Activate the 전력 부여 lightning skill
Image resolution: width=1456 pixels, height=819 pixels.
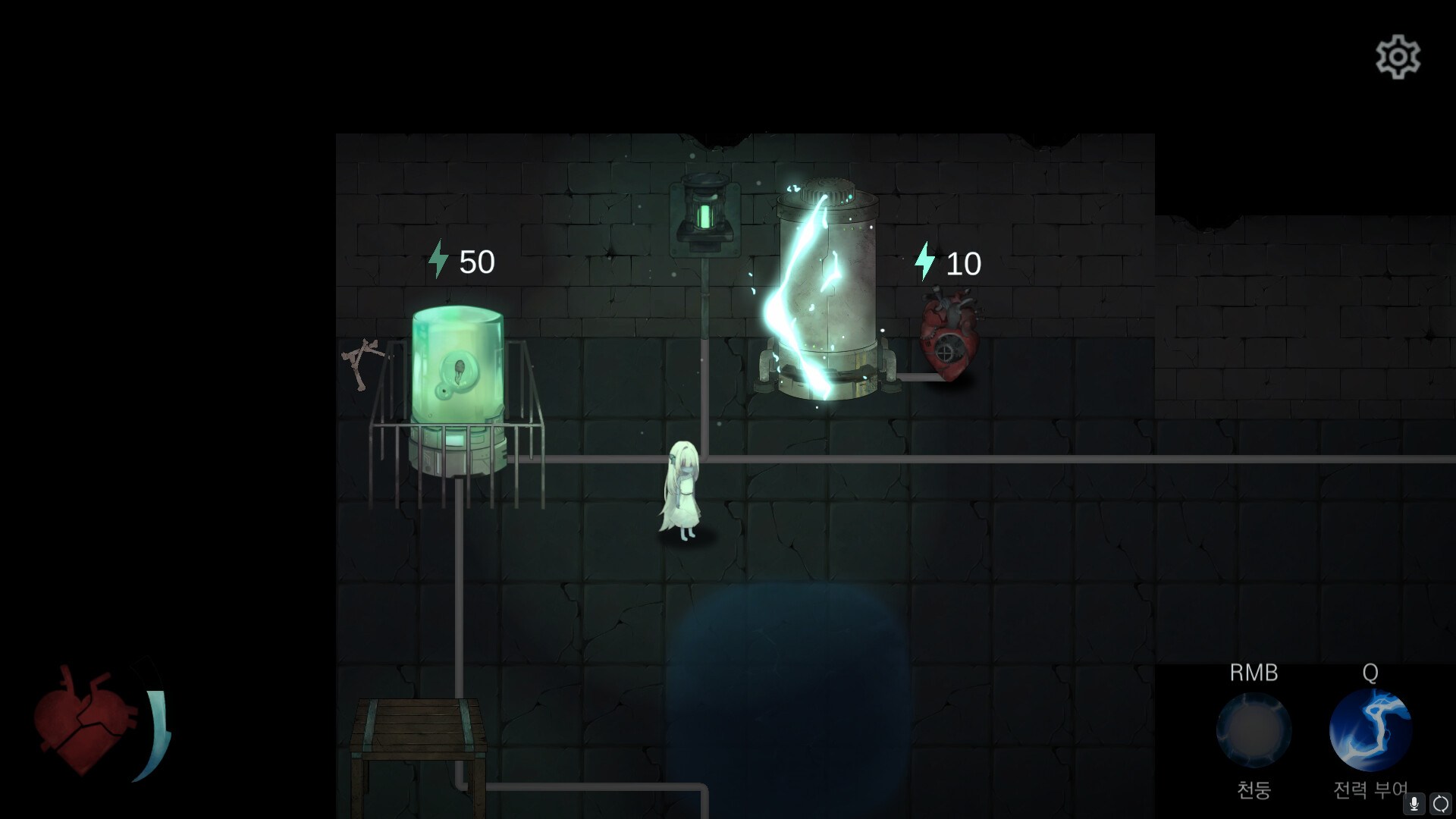[1370, 728]
